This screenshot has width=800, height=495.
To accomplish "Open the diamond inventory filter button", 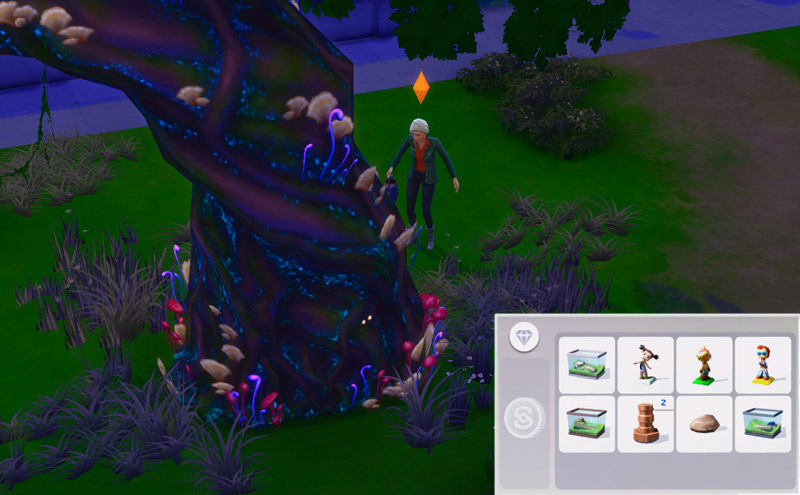I will (x=524, y=338).
